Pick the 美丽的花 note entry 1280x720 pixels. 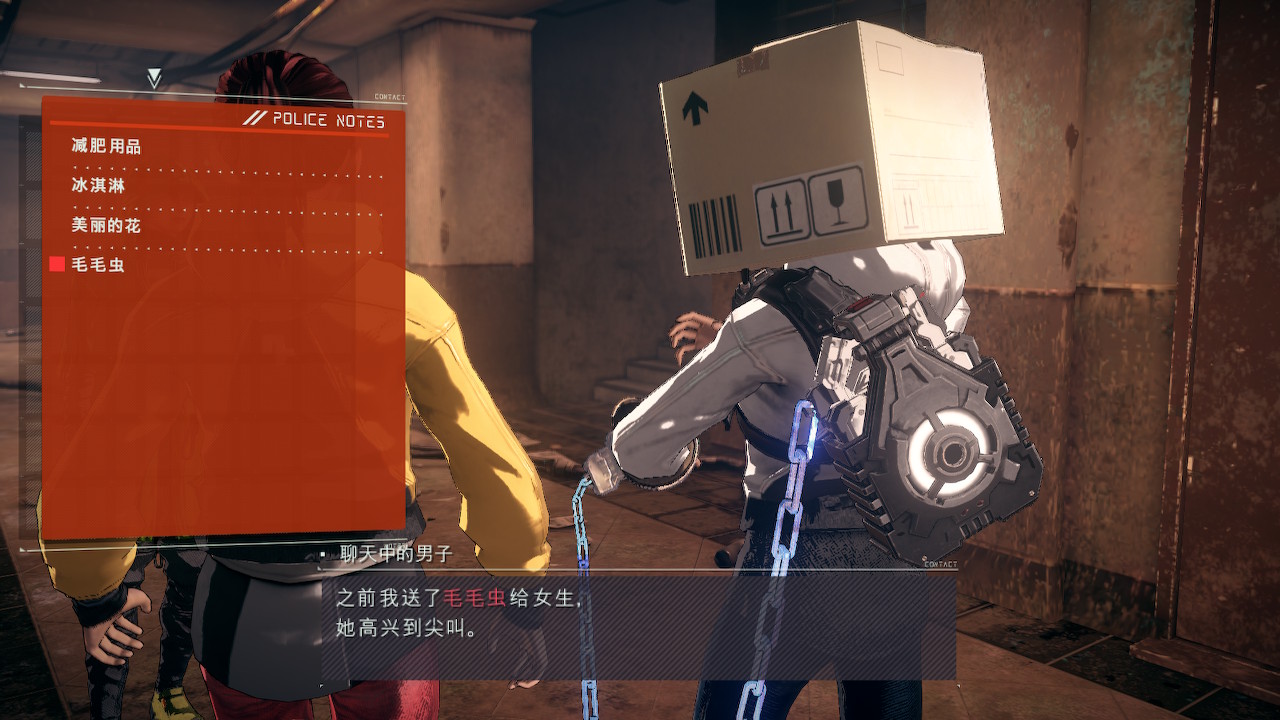[x=106, y=226]
